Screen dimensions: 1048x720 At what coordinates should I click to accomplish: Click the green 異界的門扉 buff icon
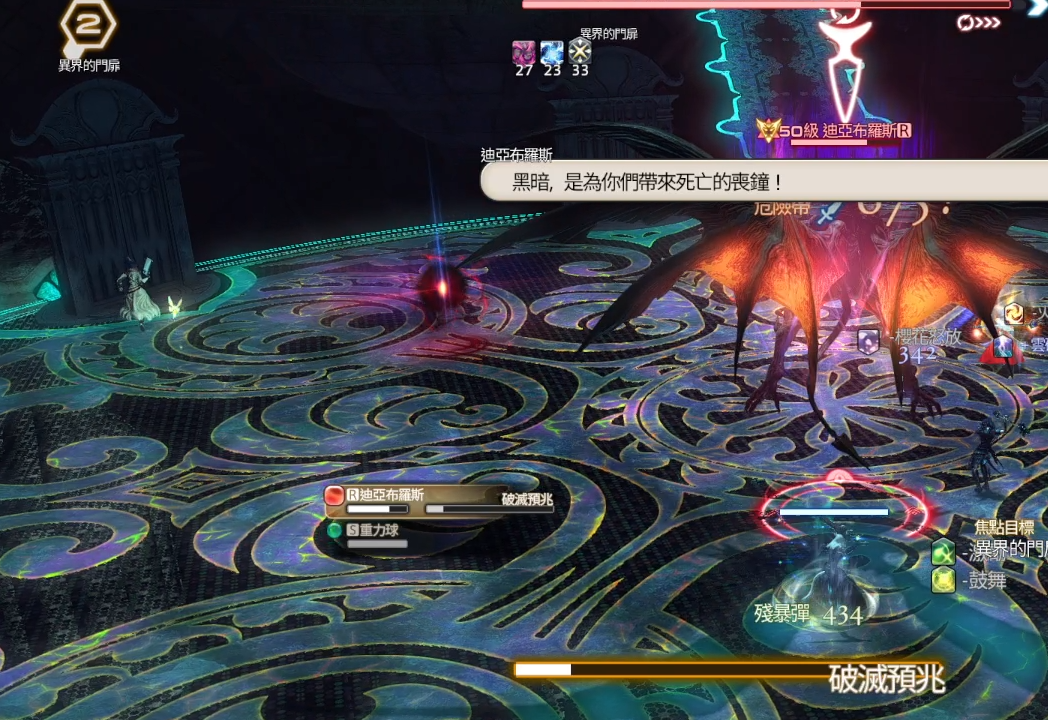coord(943,551)
